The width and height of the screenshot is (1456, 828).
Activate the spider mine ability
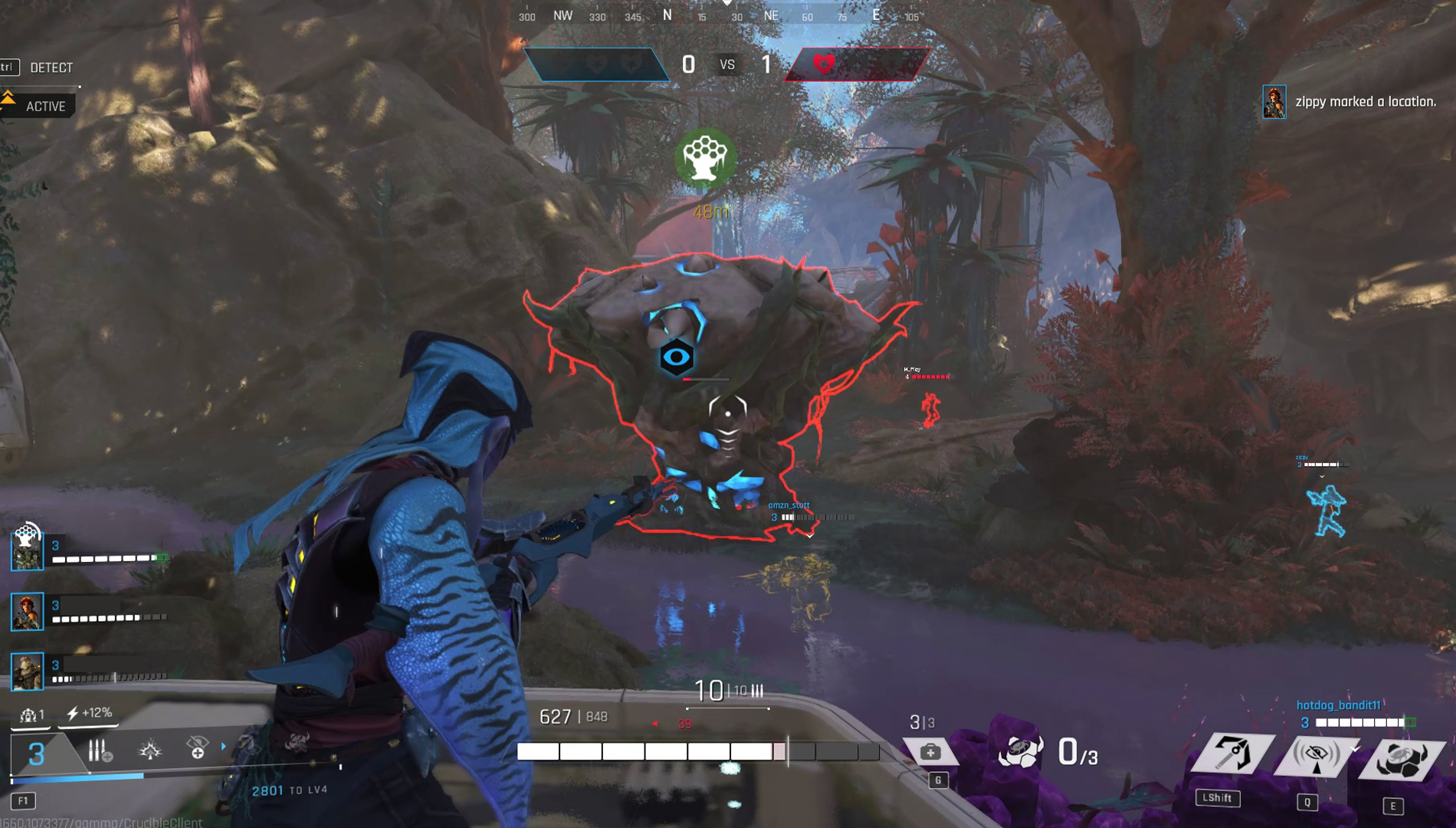1402,757
